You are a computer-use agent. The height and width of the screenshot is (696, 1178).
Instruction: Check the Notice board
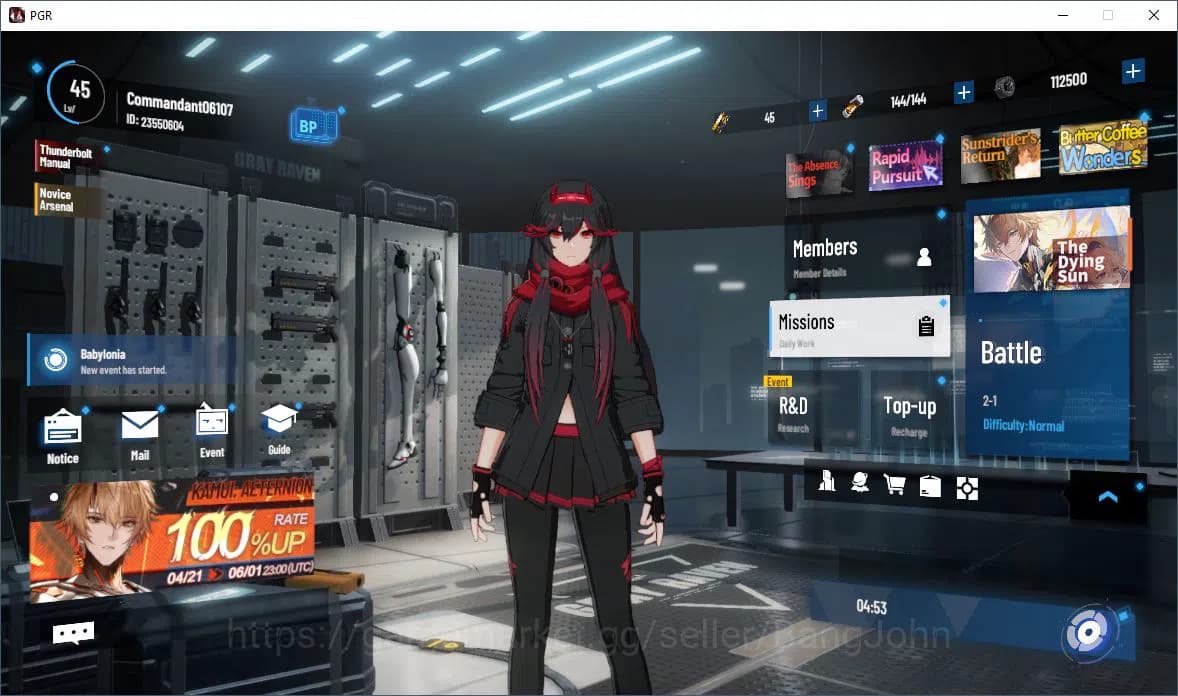pyautogui.click(x=63, y=436)
